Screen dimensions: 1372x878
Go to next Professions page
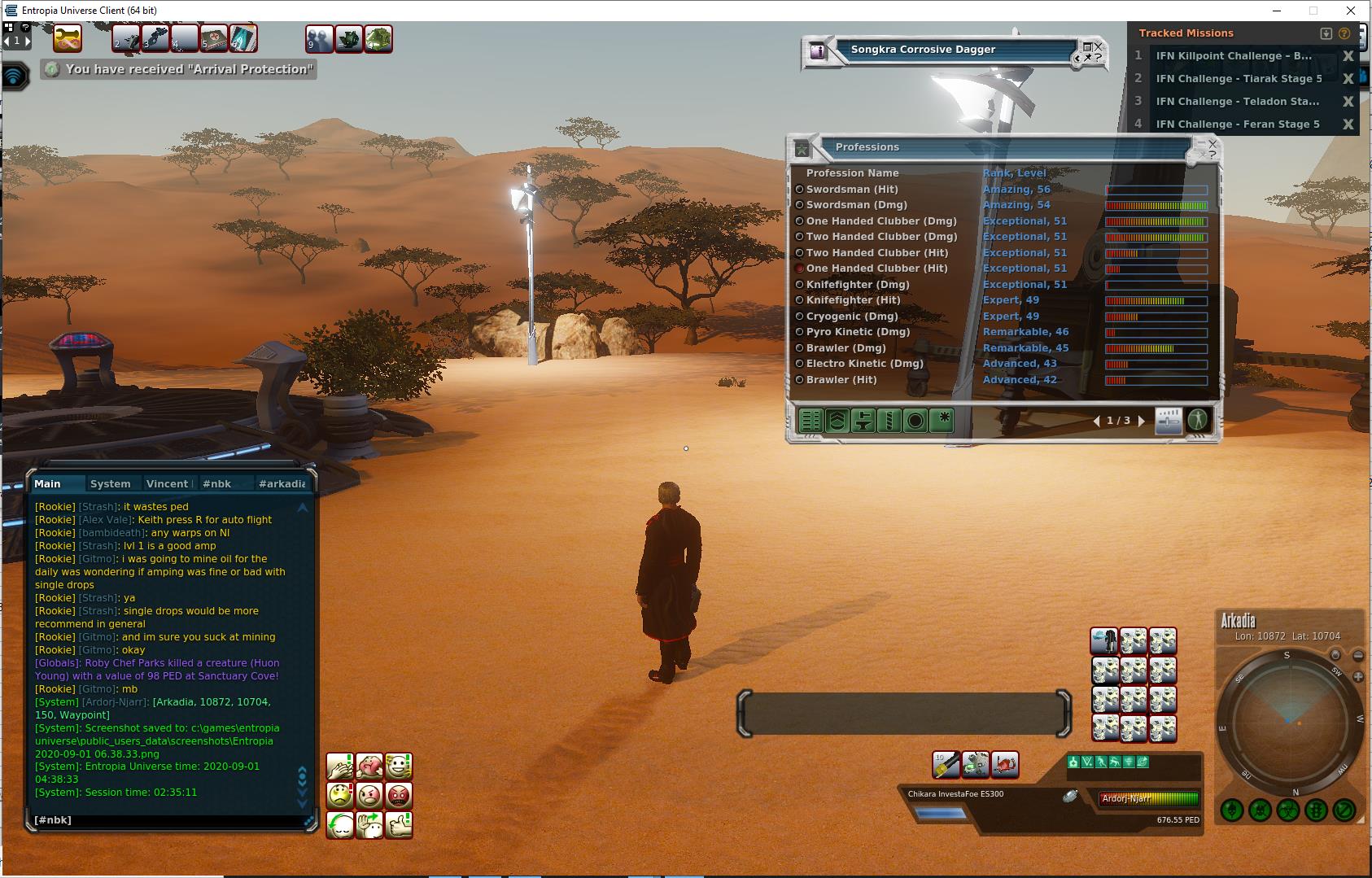(1141, 421)
